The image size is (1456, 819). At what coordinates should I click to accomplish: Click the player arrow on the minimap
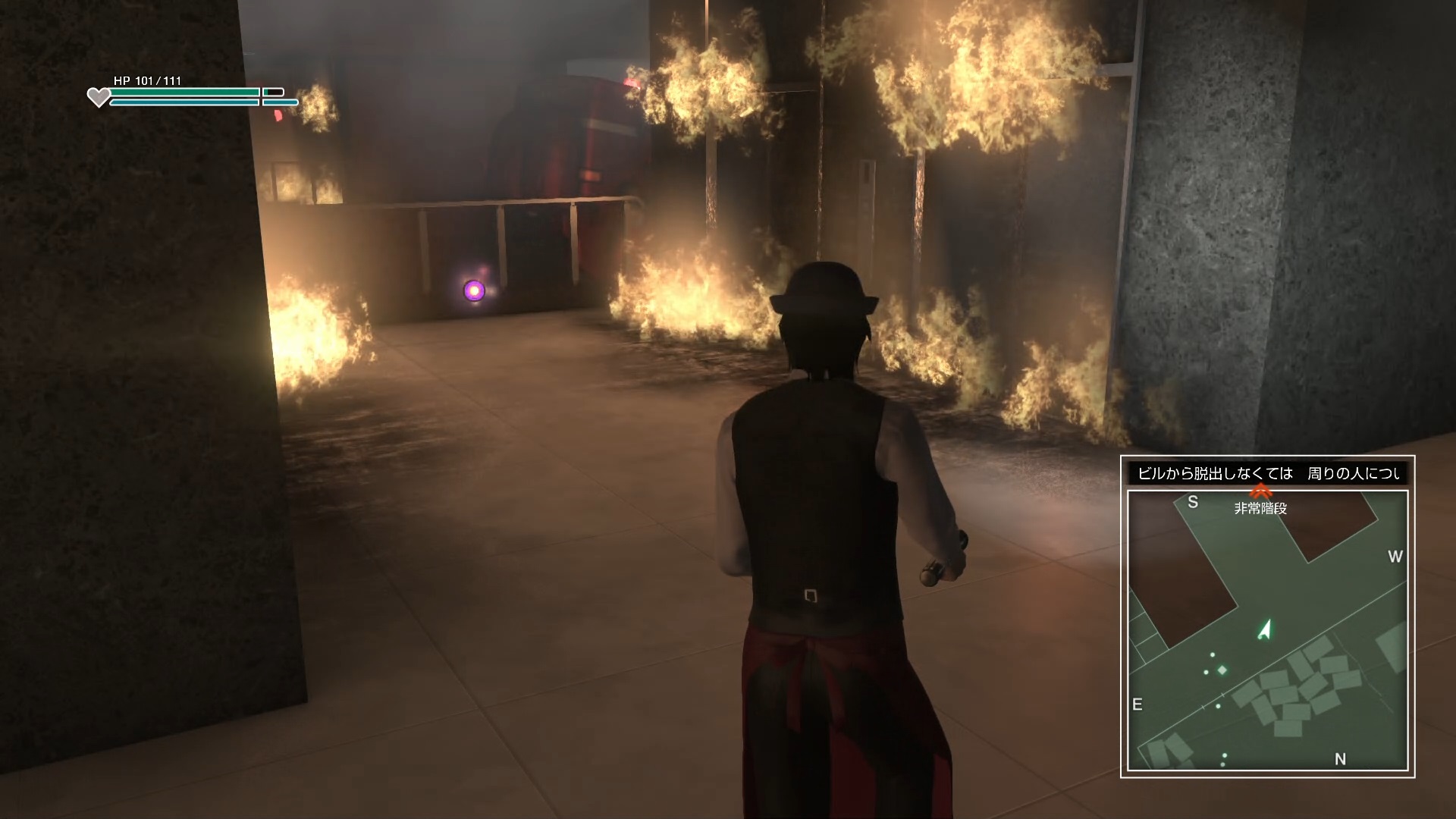click(x=1264, y=630)
